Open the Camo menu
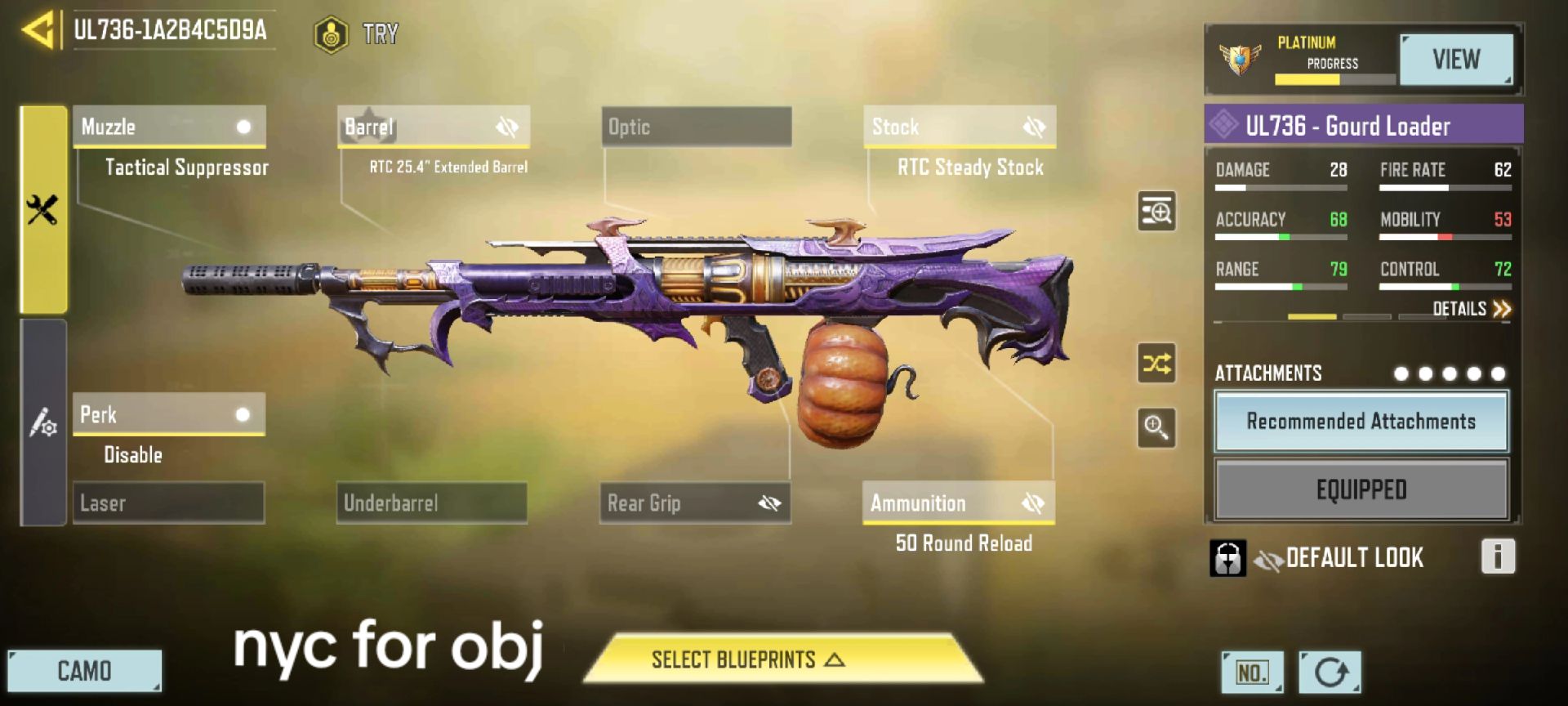The width and height of the screenshot is (1568, 706). (85, 671)
